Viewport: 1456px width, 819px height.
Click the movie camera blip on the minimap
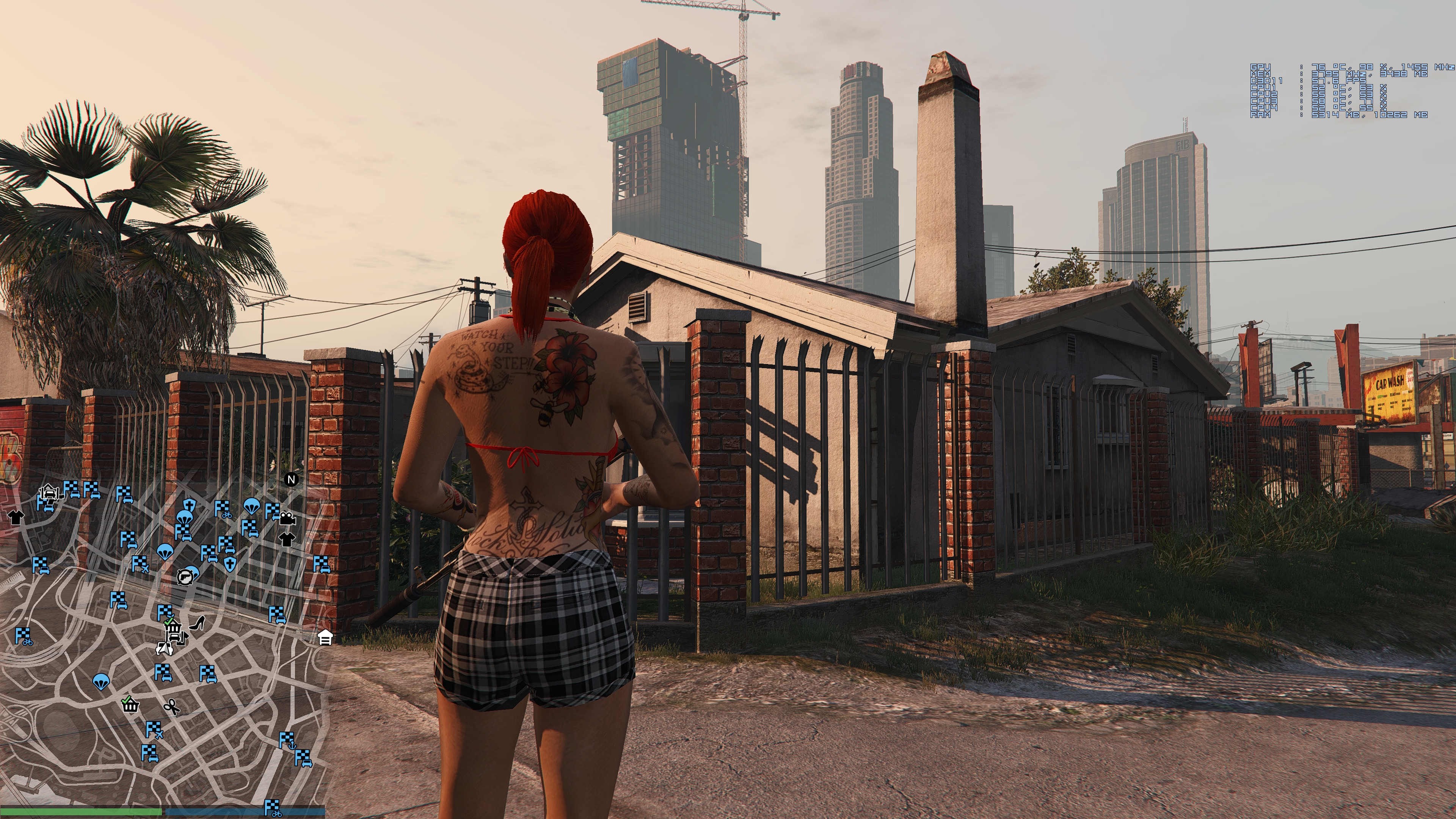(287, 518)
